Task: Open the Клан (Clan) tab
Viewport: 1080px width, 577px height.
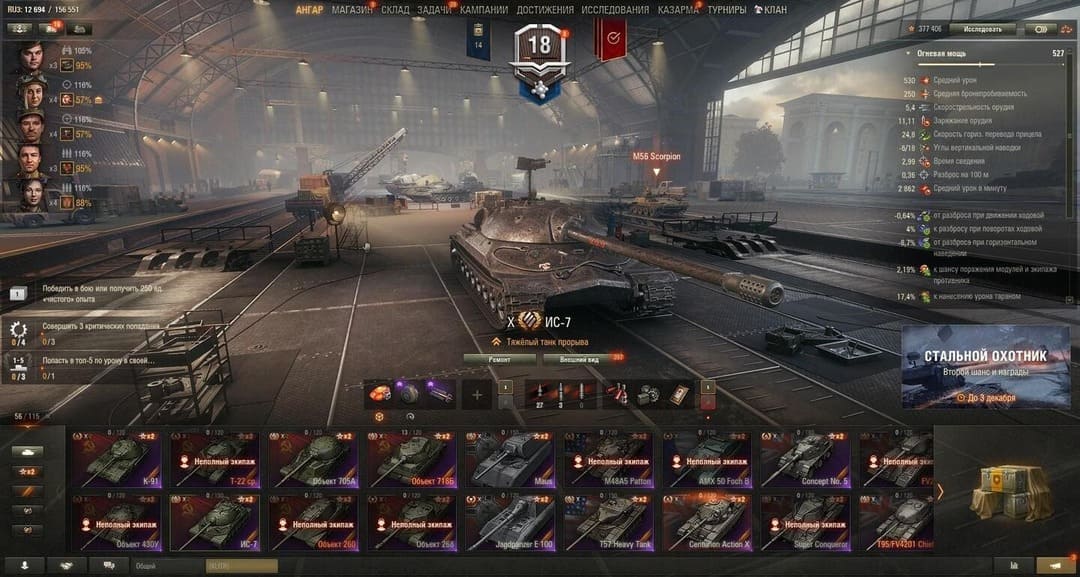Action: coord(770,10)
